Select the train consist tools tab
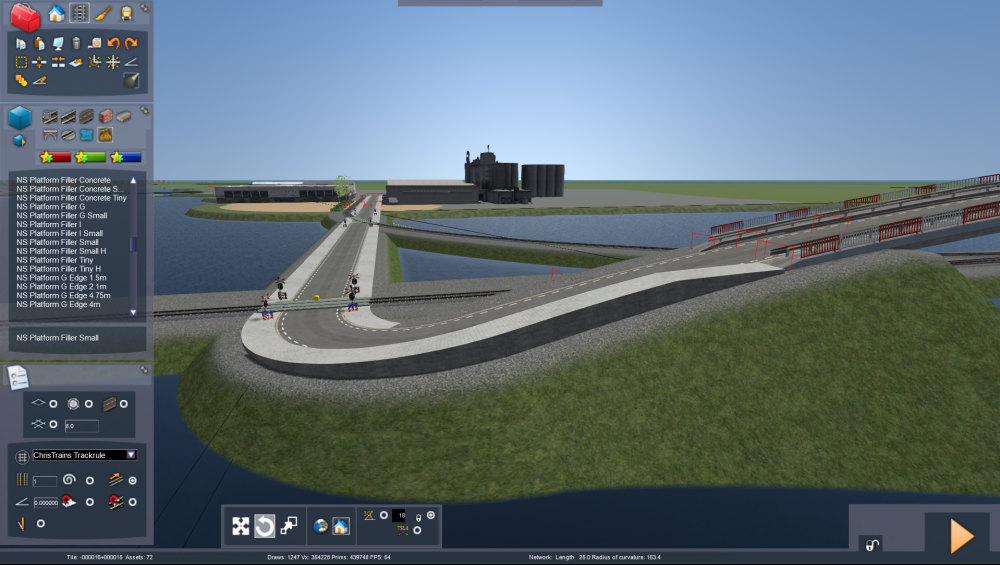The height and width of the screenshot is (565, 1000). [127, 14]
